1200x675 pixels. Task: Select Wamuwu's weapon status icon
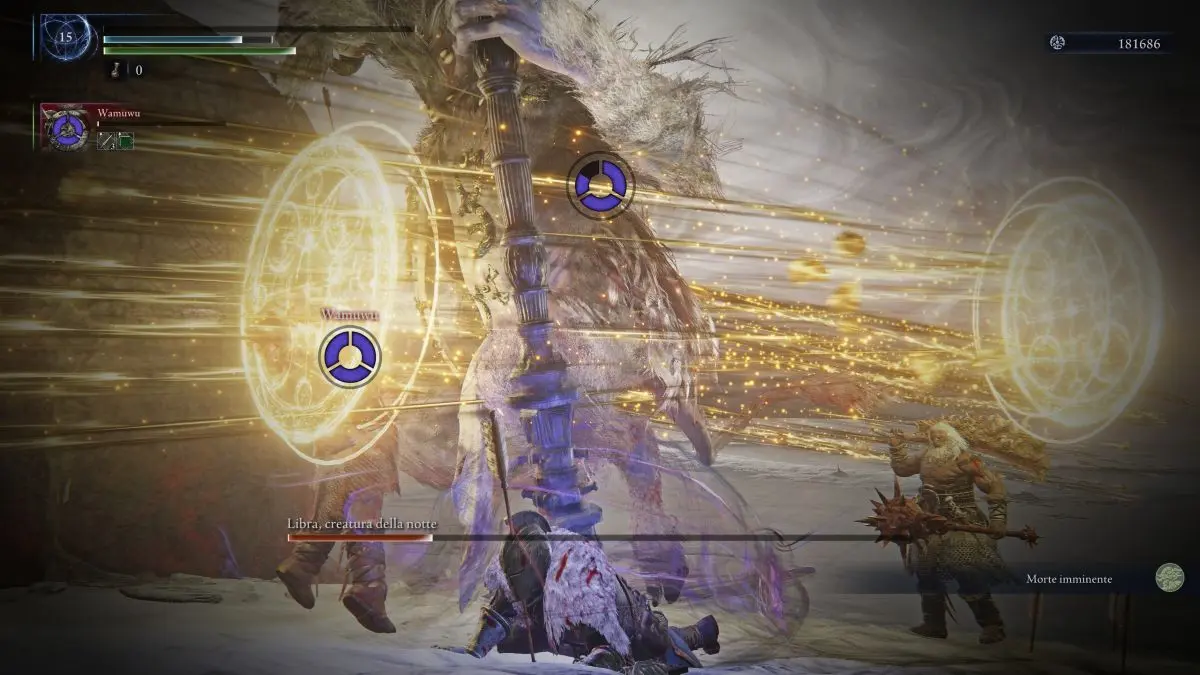105,143
